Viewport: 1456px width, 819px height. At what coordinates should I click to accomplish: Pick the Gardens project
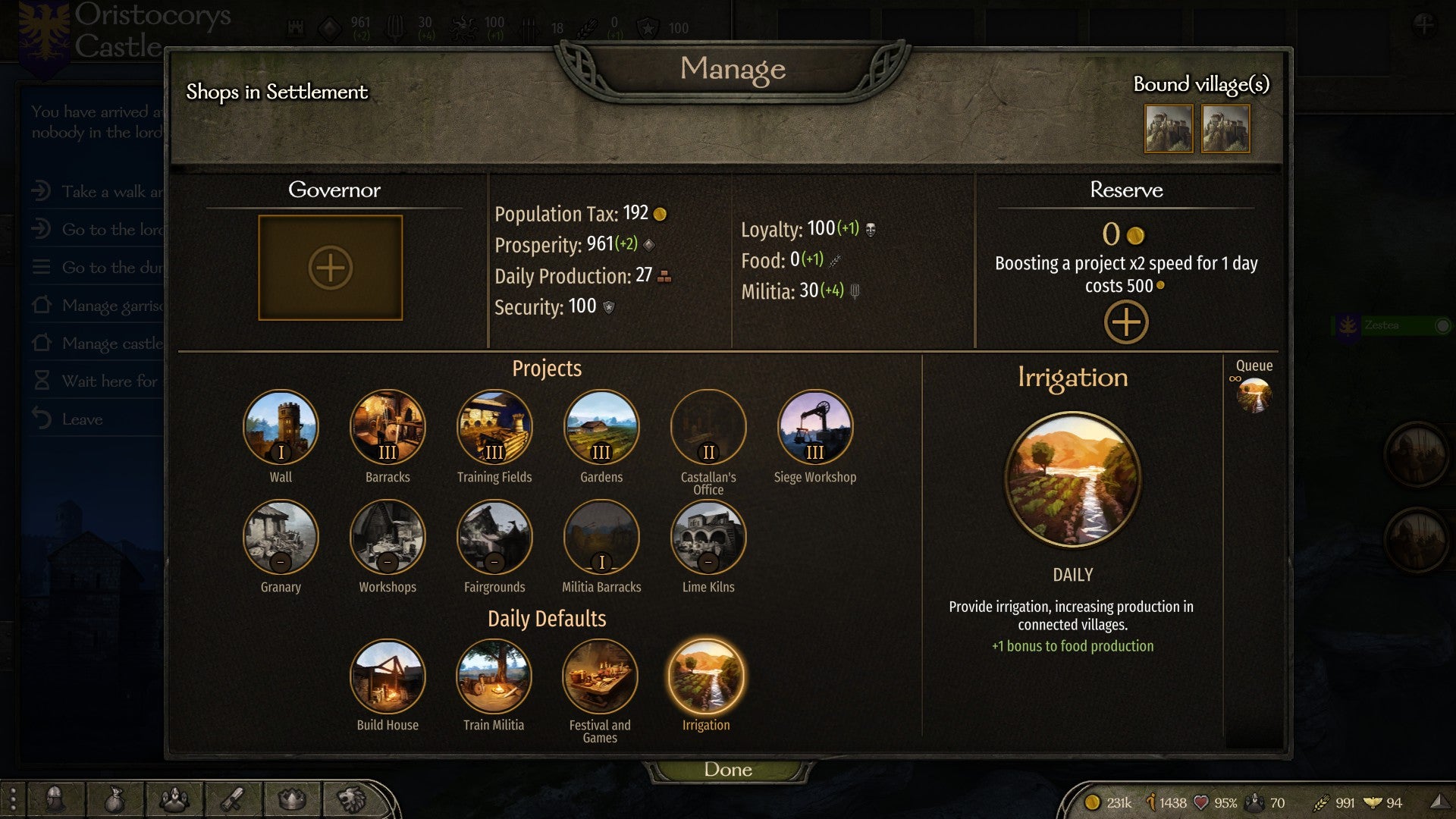pos(601,427)
